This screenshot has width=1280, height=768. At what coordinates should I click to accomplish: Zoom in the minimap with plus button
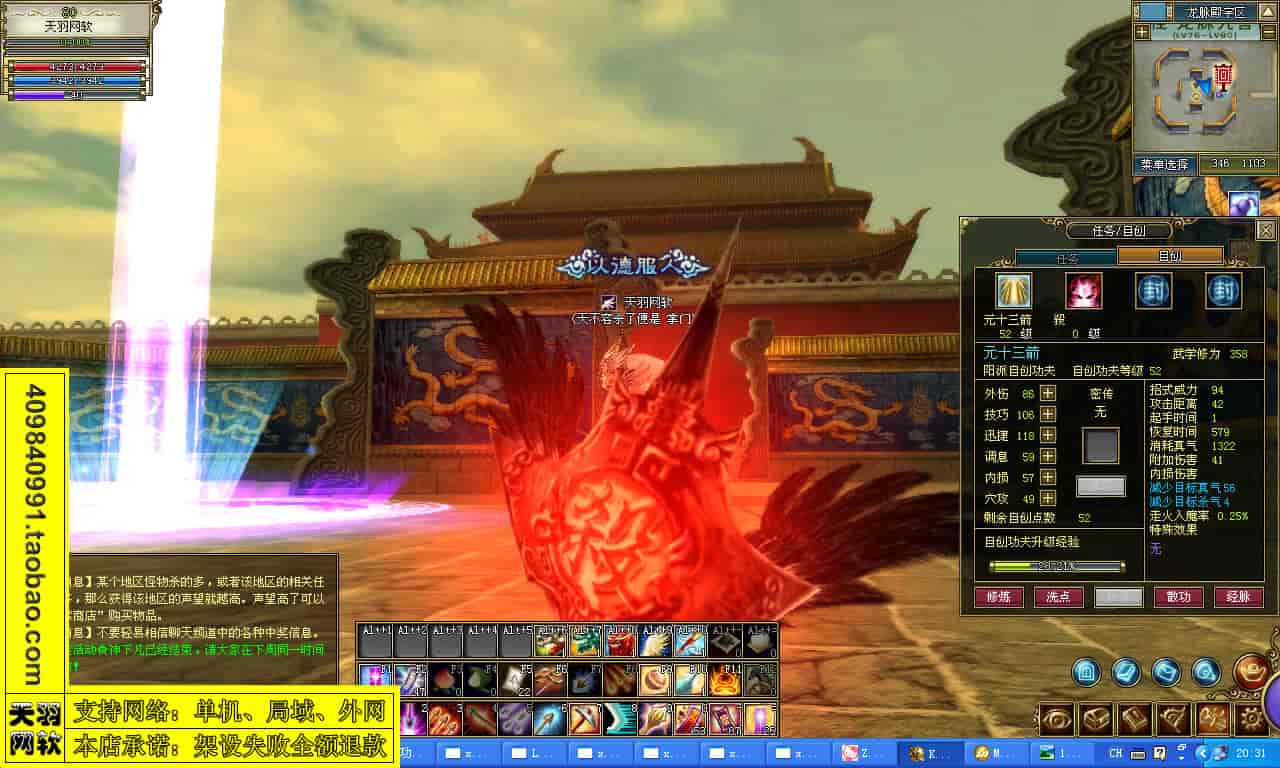tap(1142, 32)
